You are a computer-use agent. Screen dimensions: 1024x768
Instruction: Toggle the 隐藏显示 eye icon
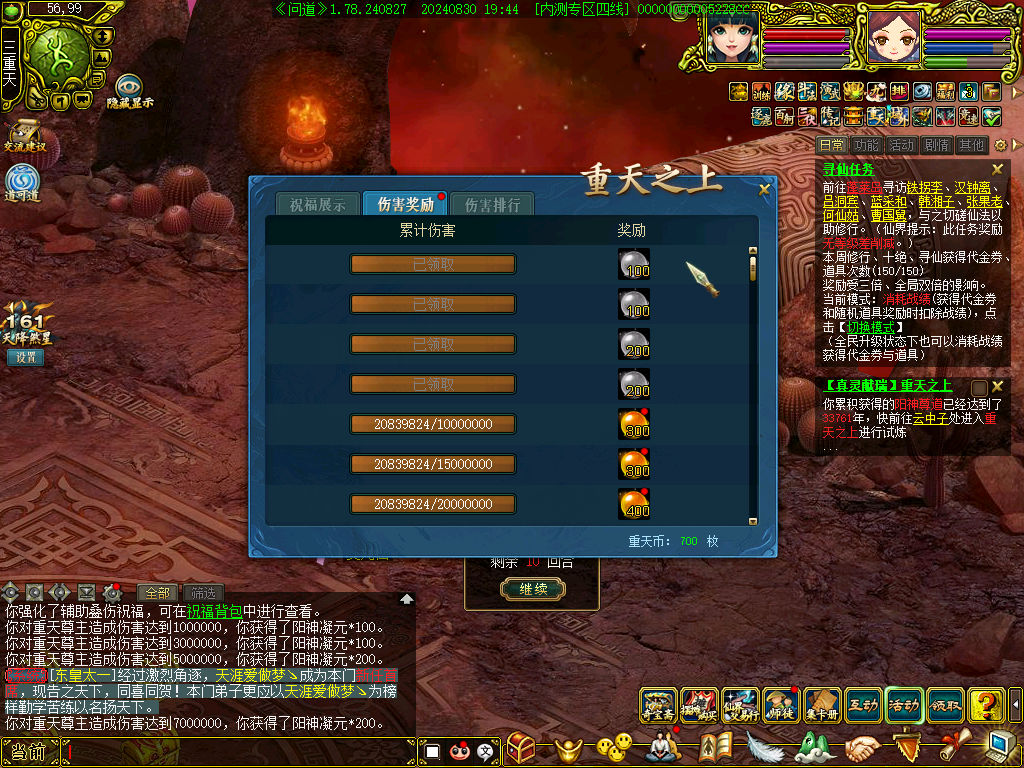(x=130, y=88)
